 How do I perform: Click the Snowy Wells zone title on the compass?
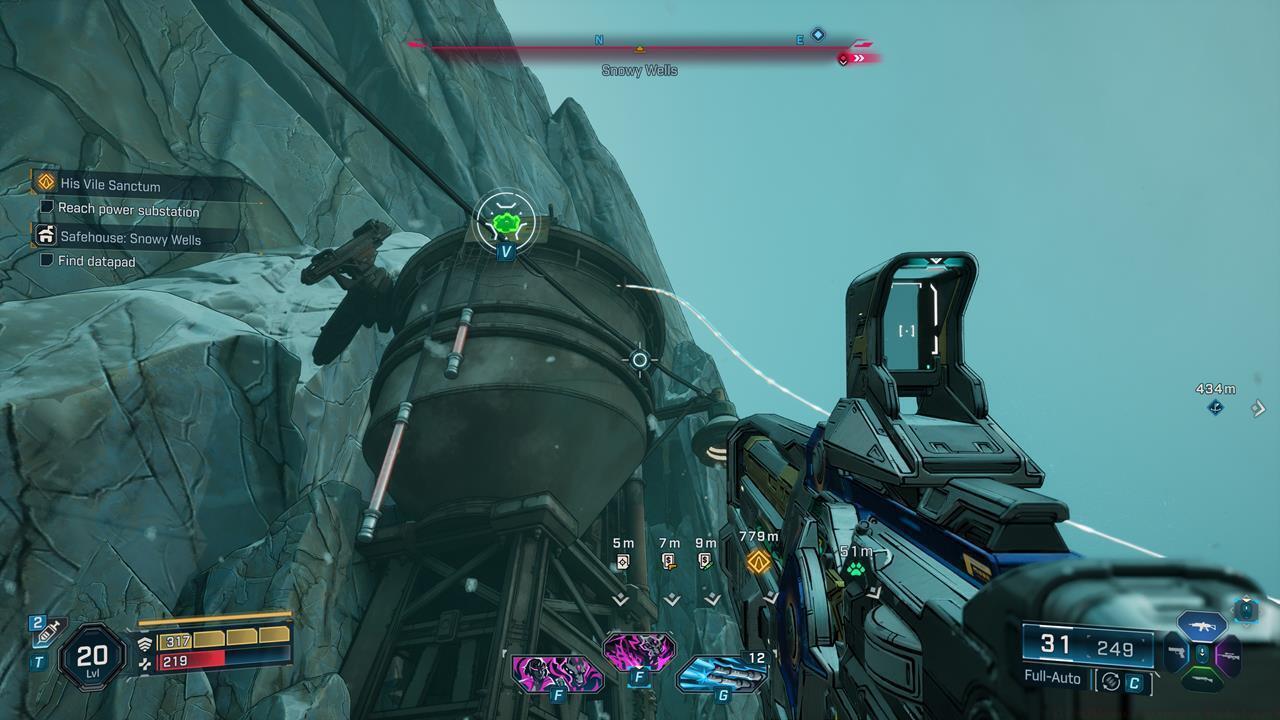640,71
